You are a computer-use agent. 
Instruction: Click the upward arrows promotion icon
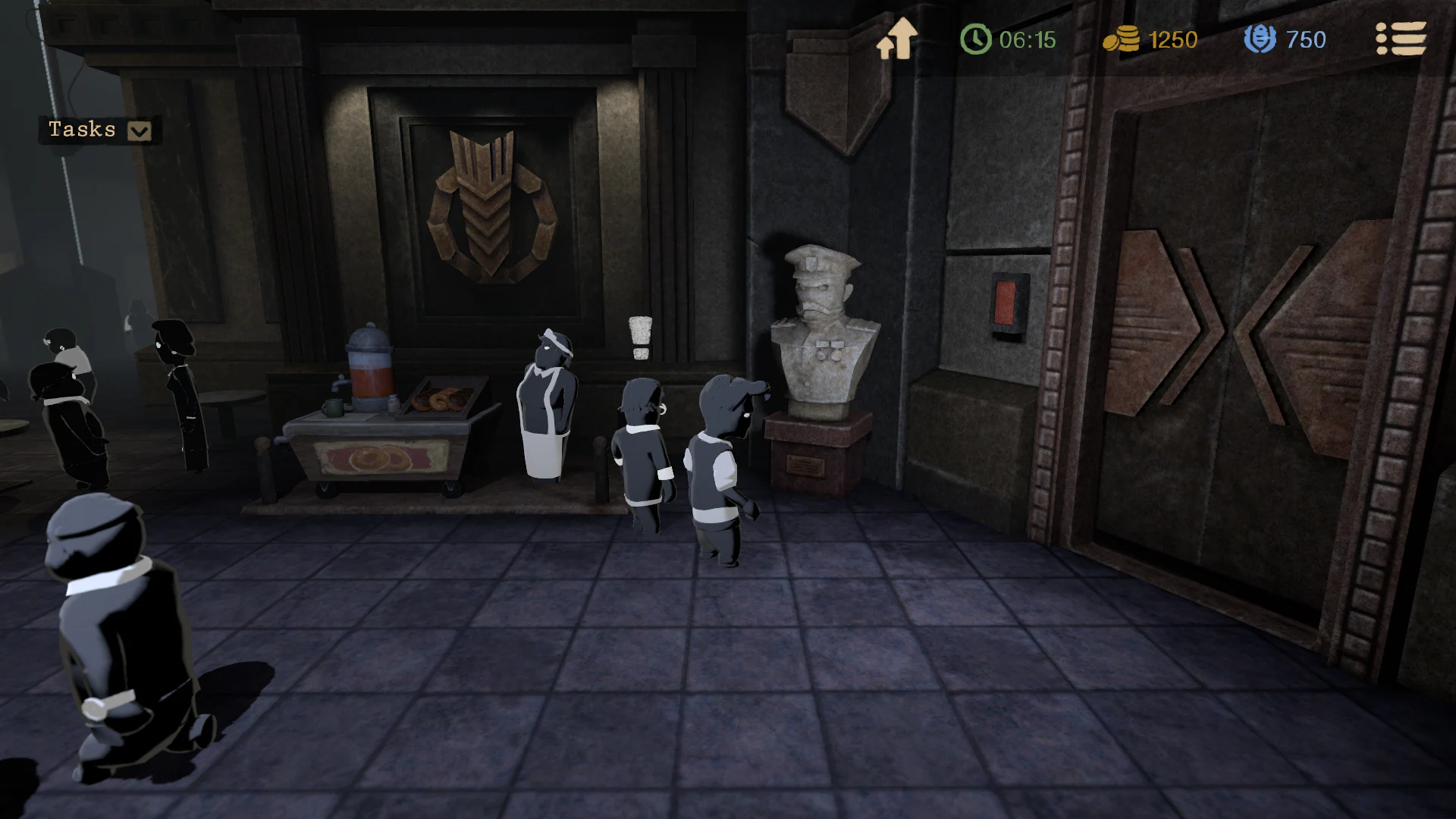coord(896,39)
